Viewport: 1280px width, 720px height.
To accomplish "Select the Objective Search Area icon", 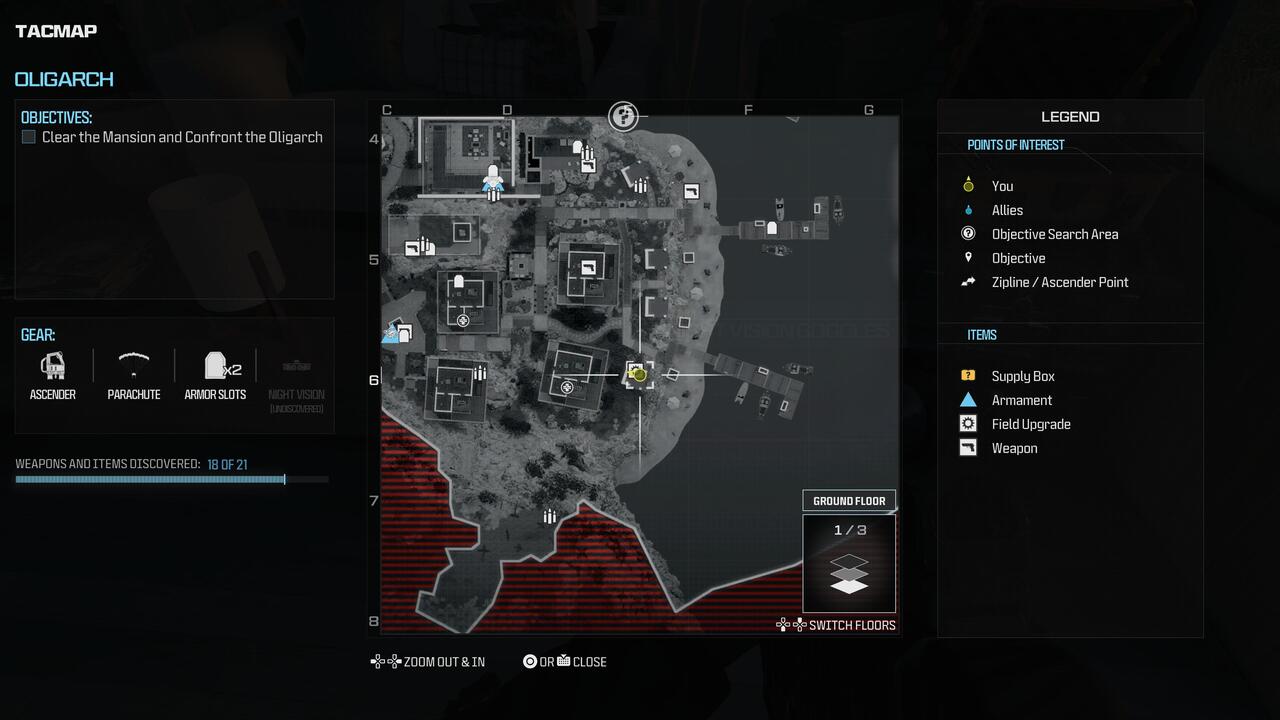I will [x=967, y=234].
